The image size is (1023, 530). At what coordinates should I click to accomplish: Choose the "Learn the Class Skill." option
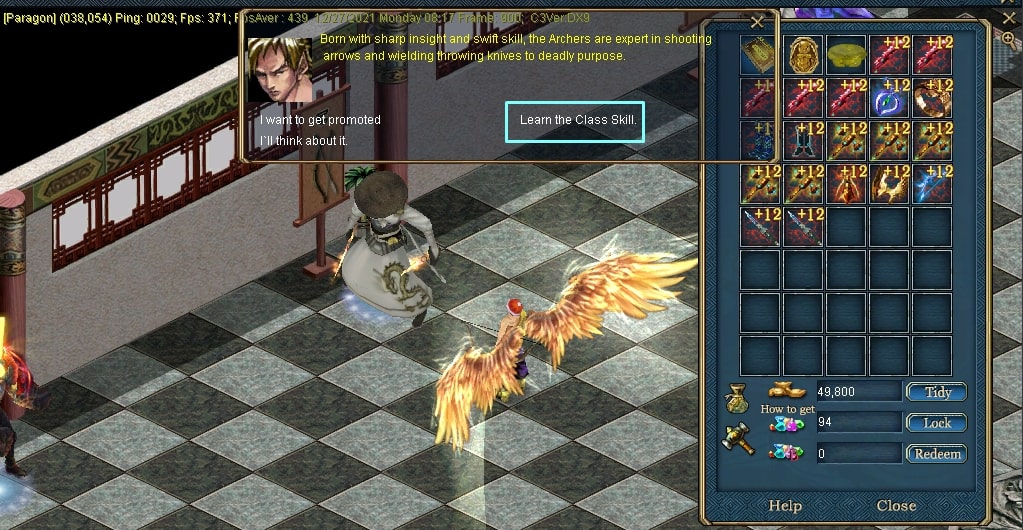click(x=575, y=121)
